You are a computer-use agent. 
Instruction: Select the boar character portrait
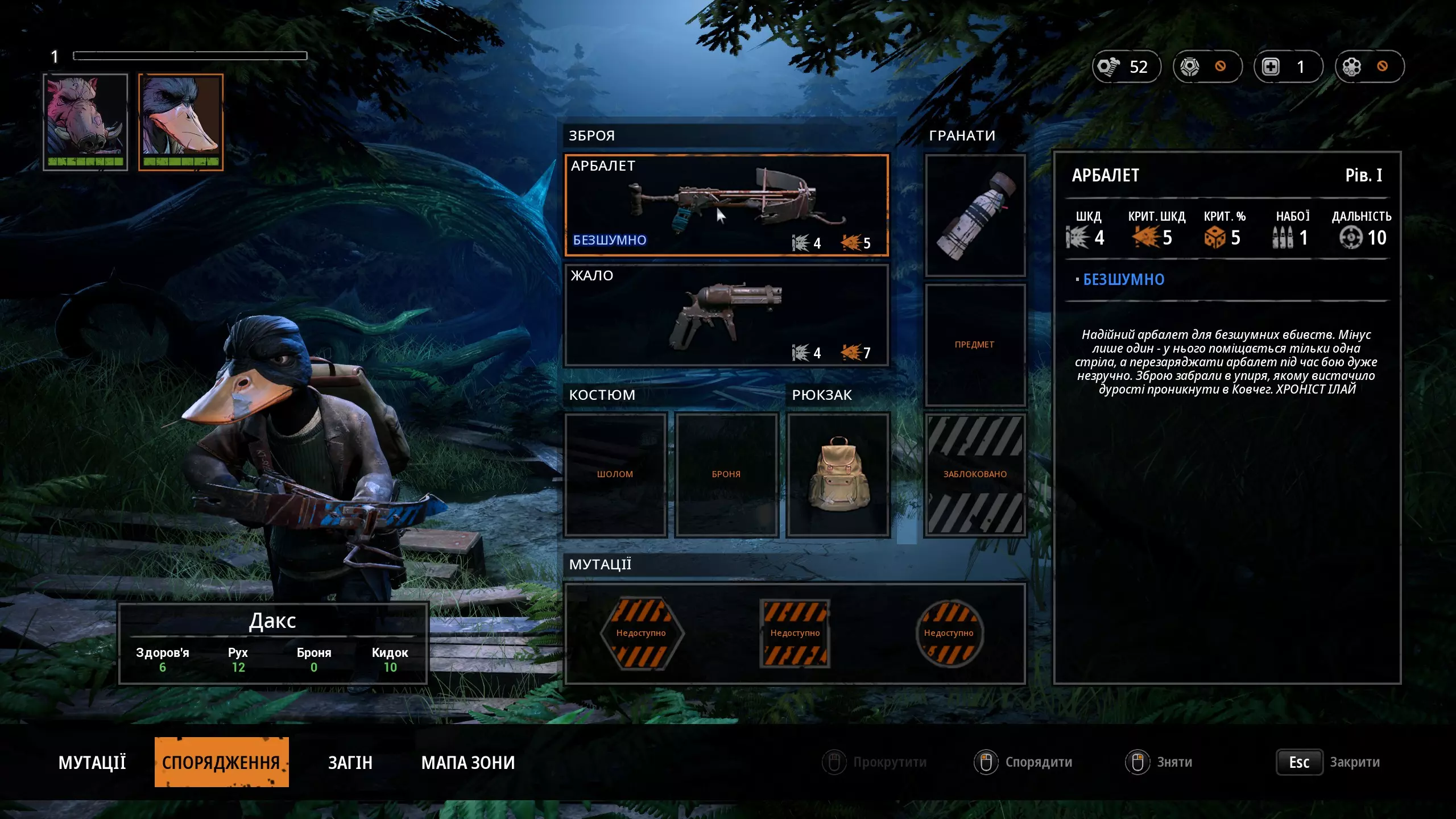85,122
